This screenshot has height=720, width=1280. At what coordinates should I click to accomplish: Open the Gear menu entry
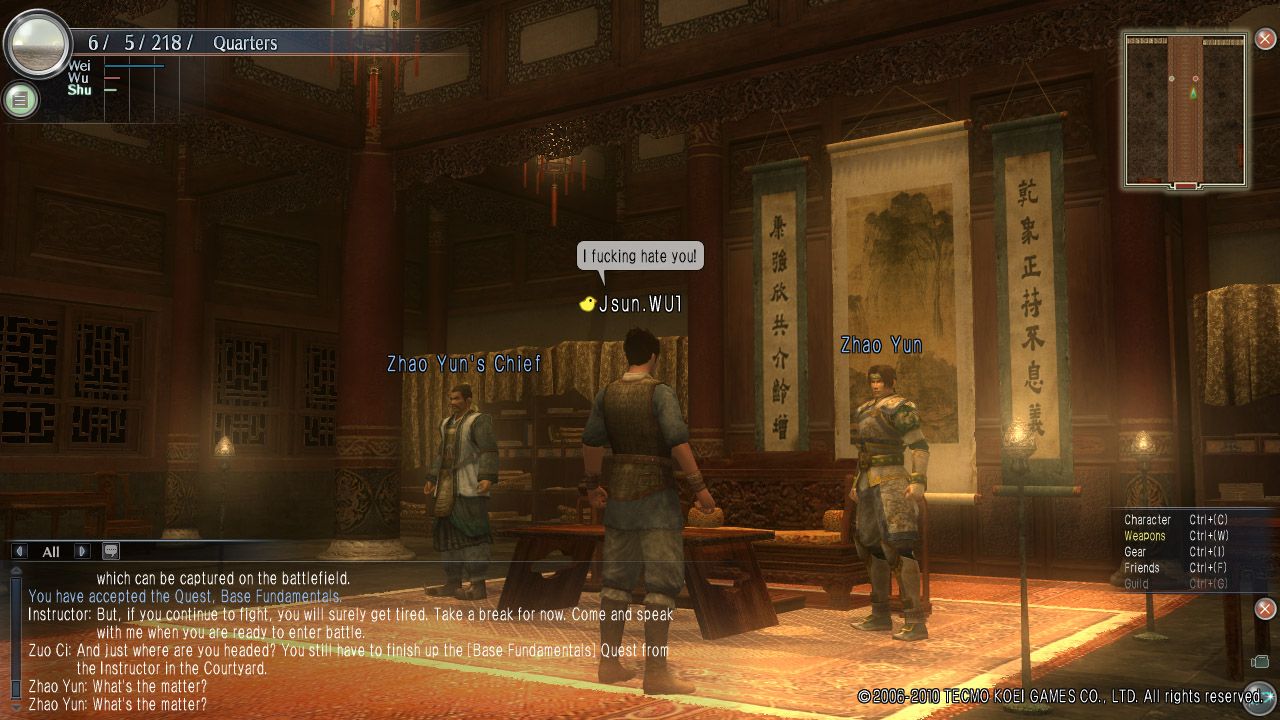[x=1135, y=552]
